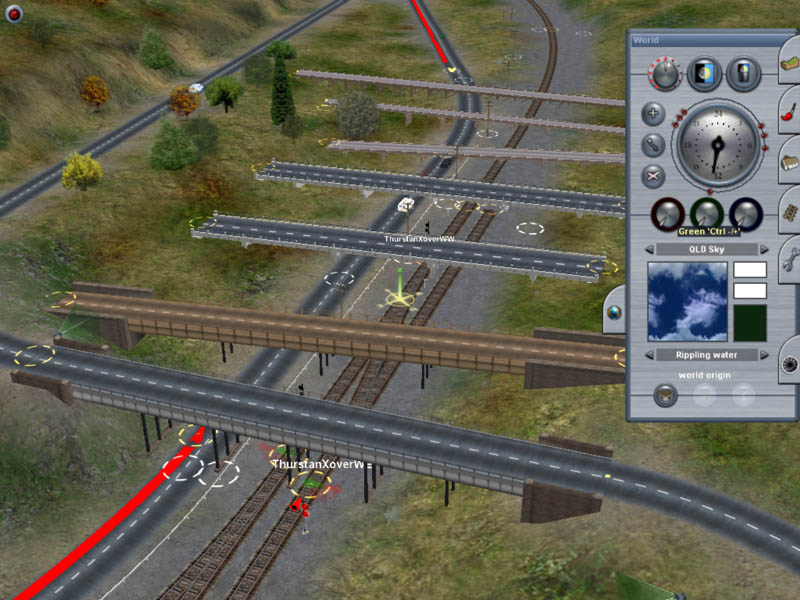Click the red round button in the top-left corner
Screen dimensions: 800x600
click(x=14, y=14)
